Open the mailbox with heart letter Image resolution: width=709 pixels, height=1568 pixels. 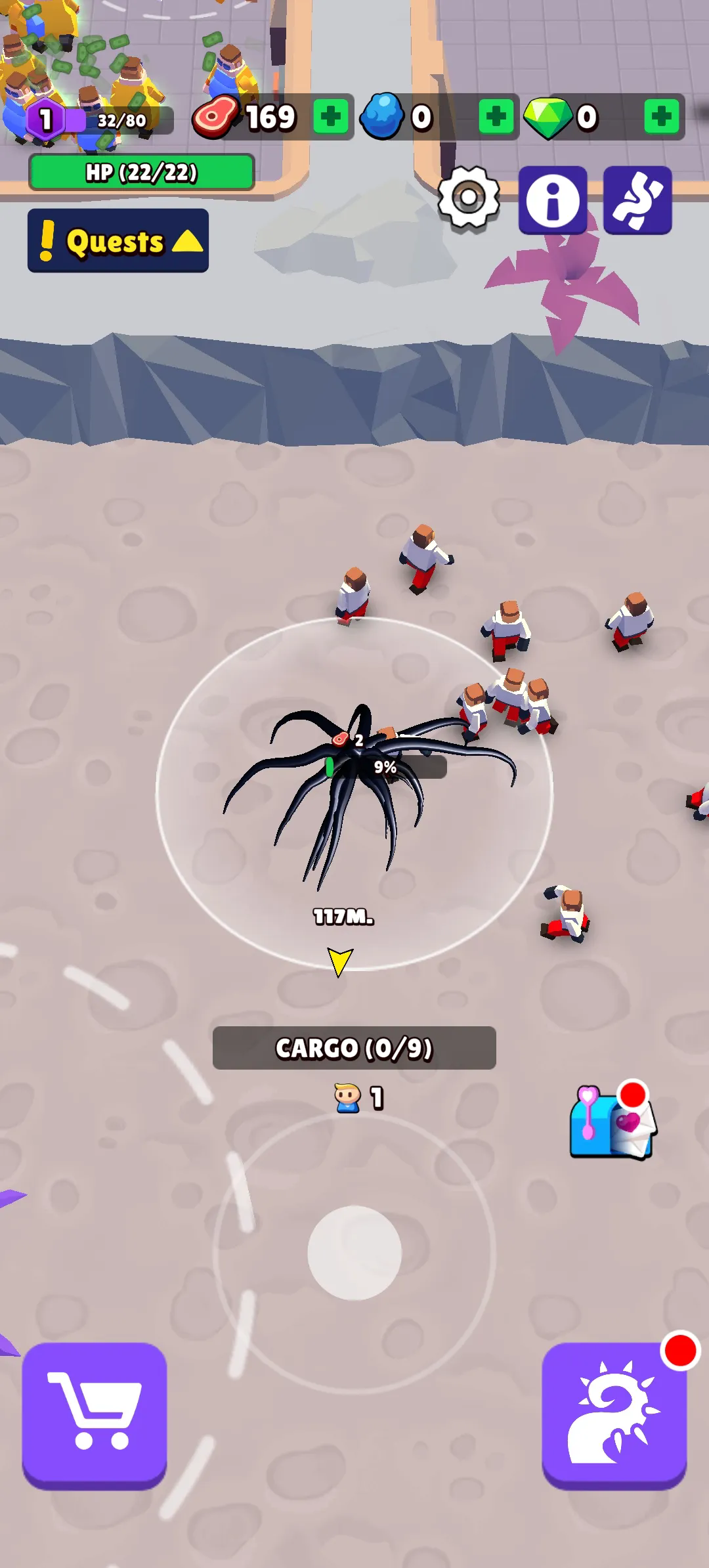pyautogui.click(x=612, y=1122)
